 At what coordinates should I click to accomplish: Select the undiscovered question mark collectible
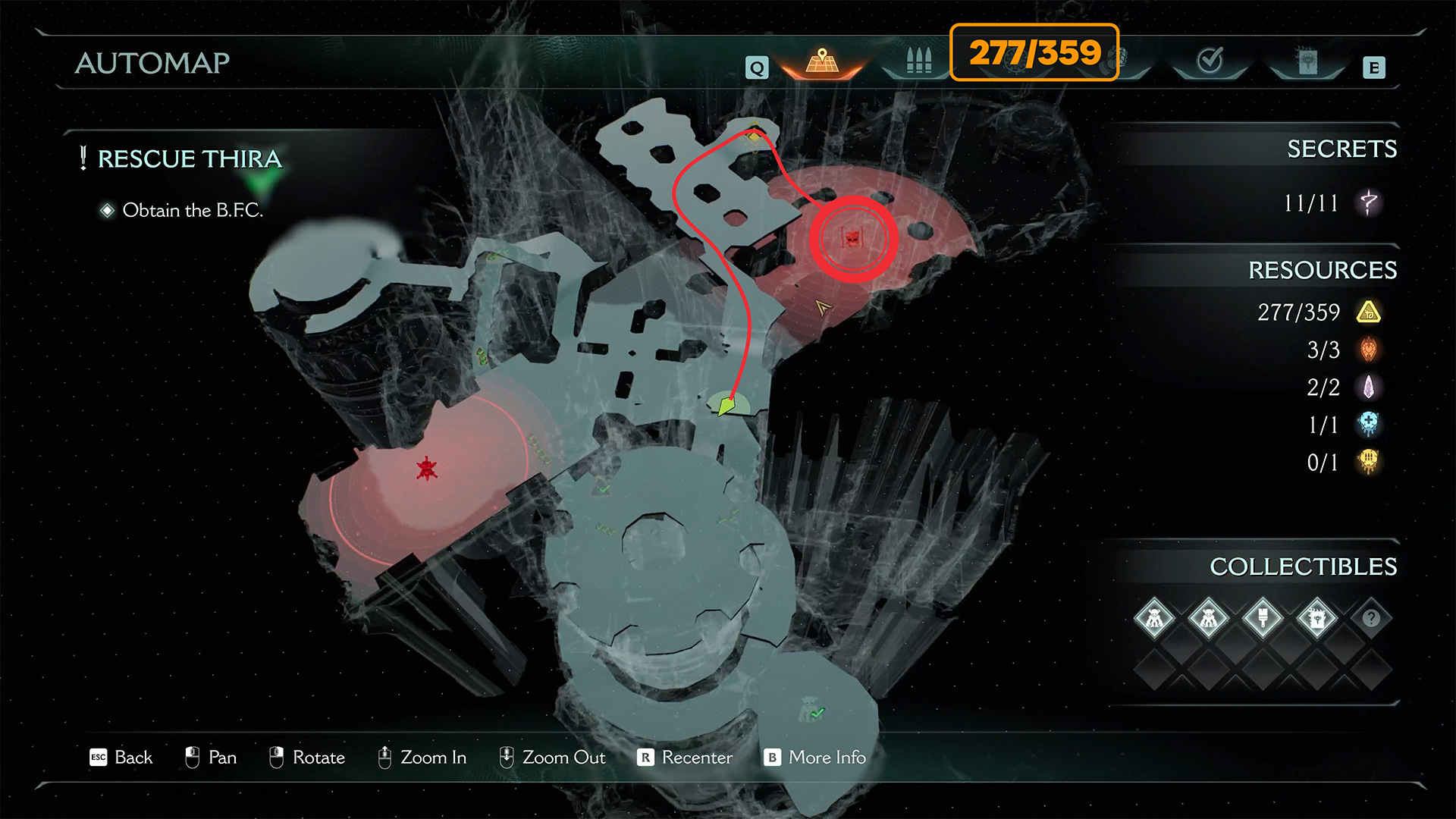1371,618
